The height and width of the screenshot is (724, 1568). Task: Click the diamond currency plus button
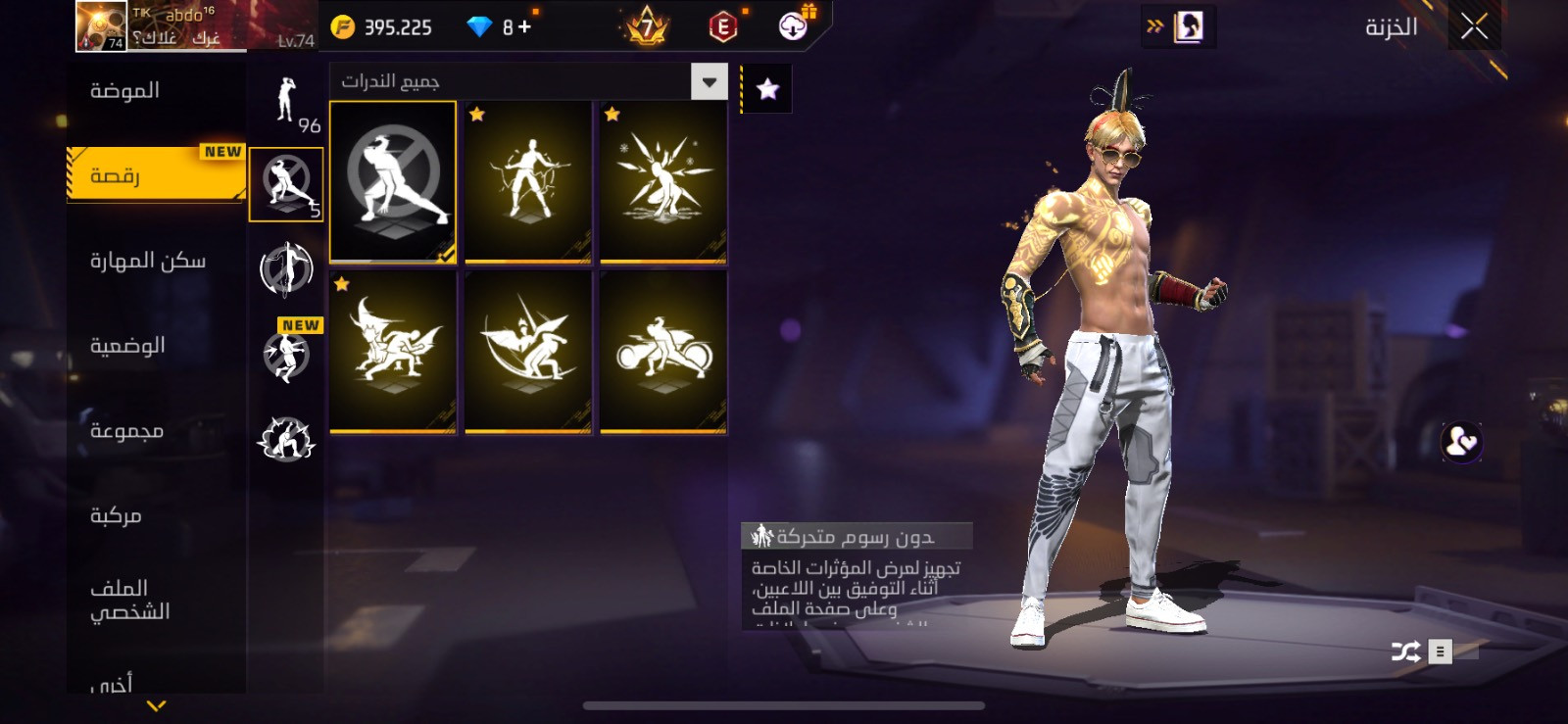524,27
